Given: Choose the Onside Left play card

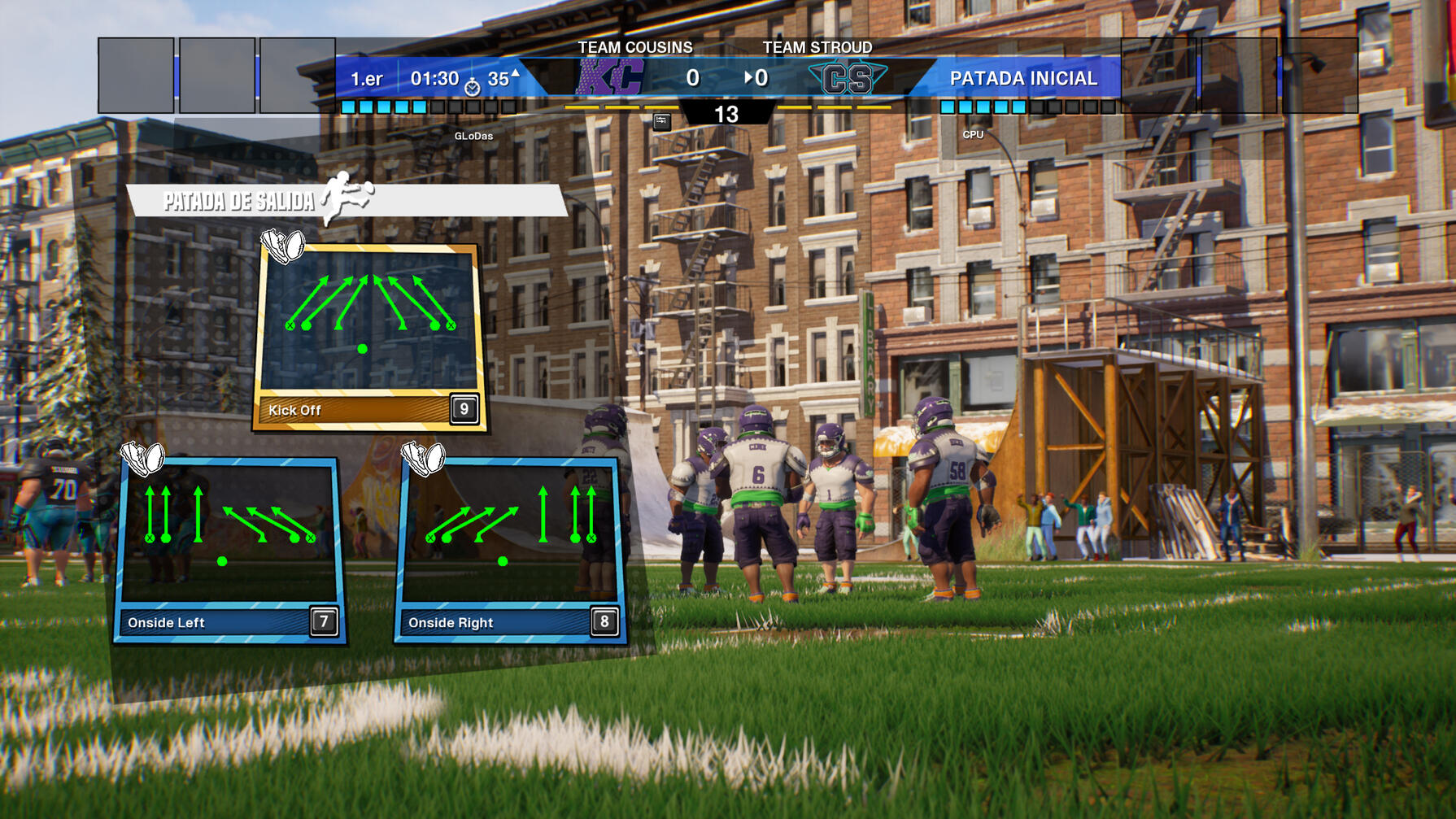Looking at the screenshot, I should click(230, 550).
